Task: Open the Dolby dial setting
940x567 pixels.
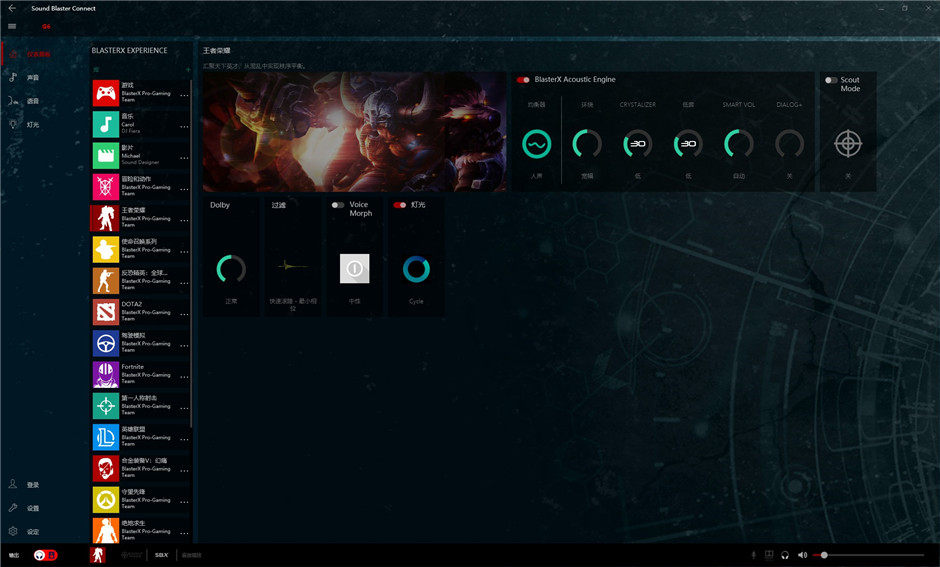Action: (231, 268)
